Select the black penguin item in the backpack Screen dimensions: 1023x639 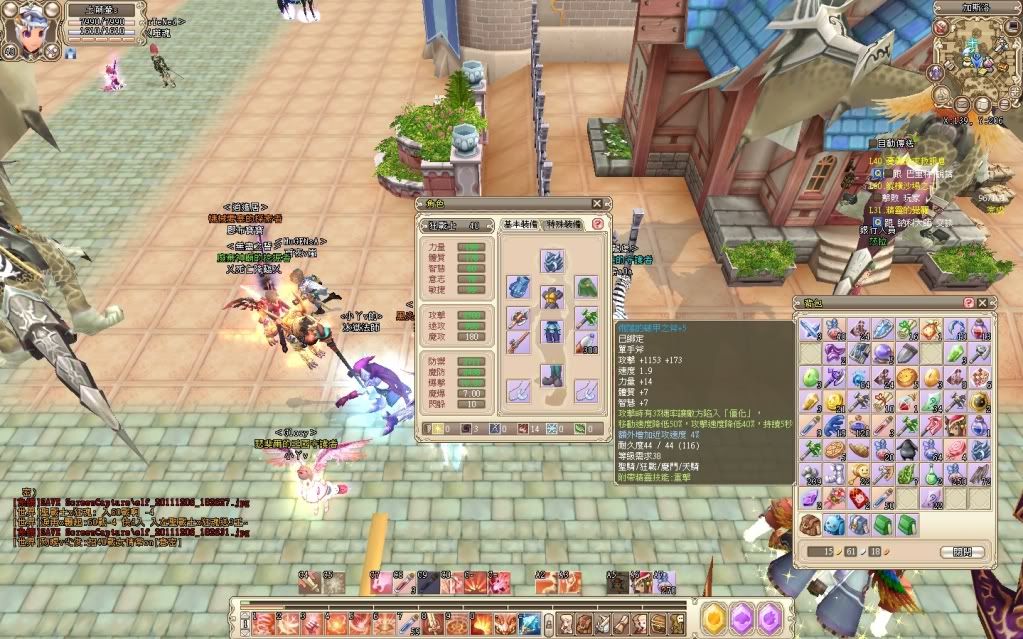pyautogui.click(x=907, y=450)
